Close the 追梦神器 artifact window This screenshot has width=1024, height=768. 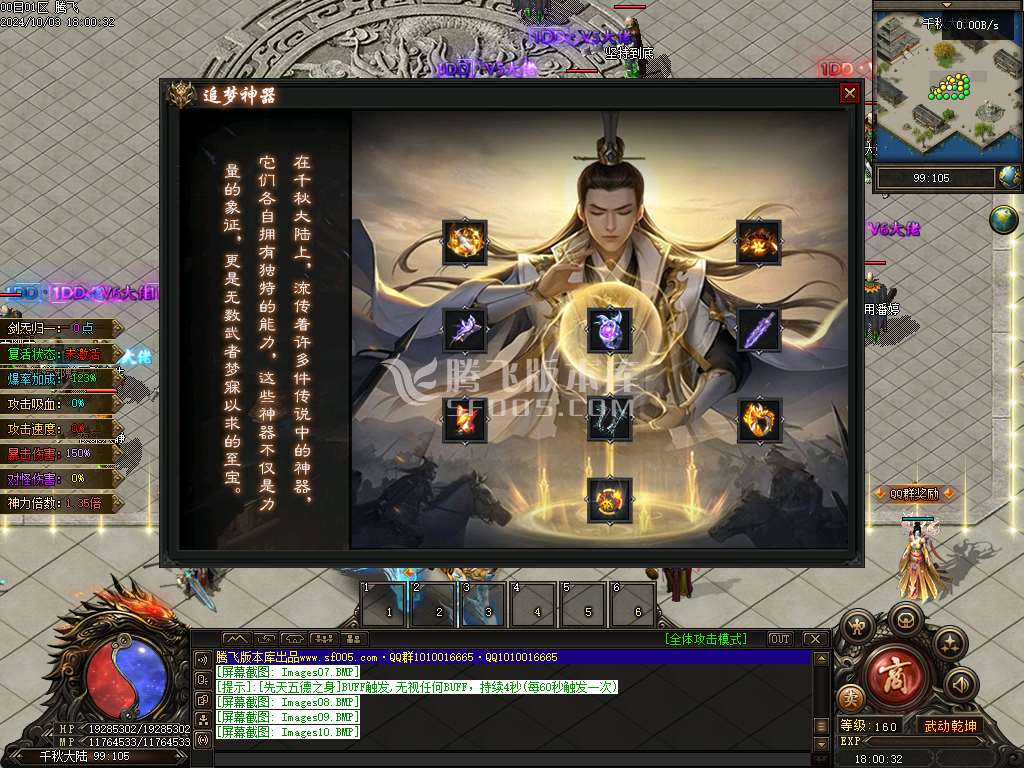coord(849,93)
